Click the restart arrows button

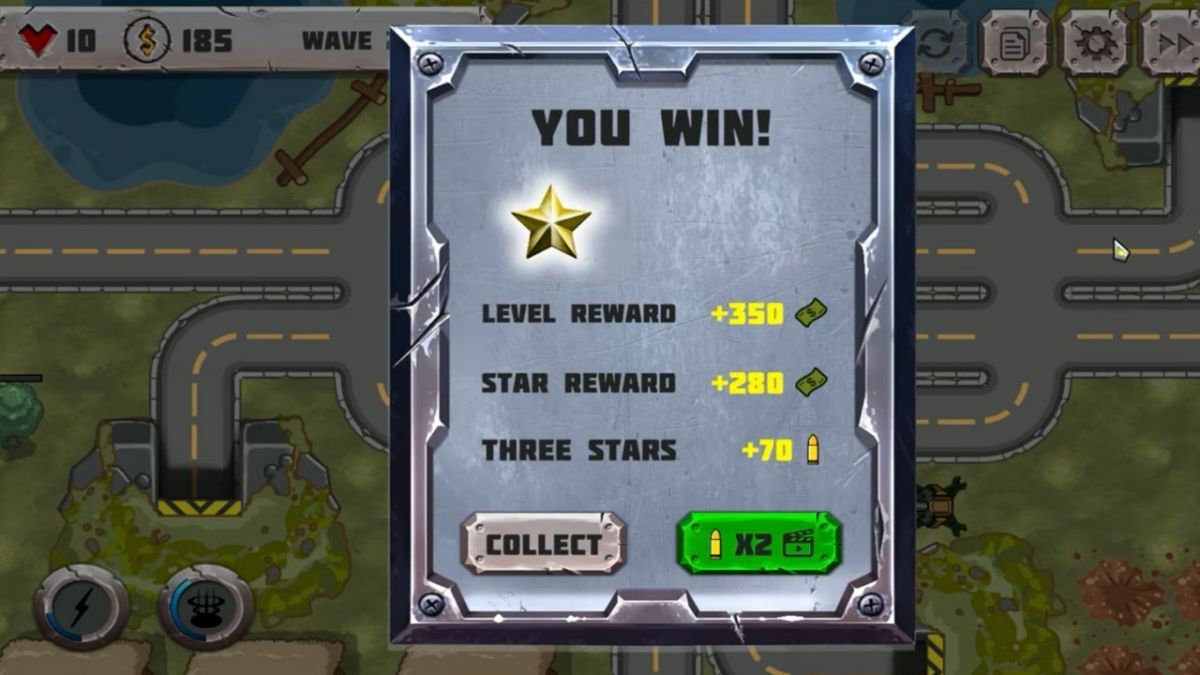click(937, 44)
